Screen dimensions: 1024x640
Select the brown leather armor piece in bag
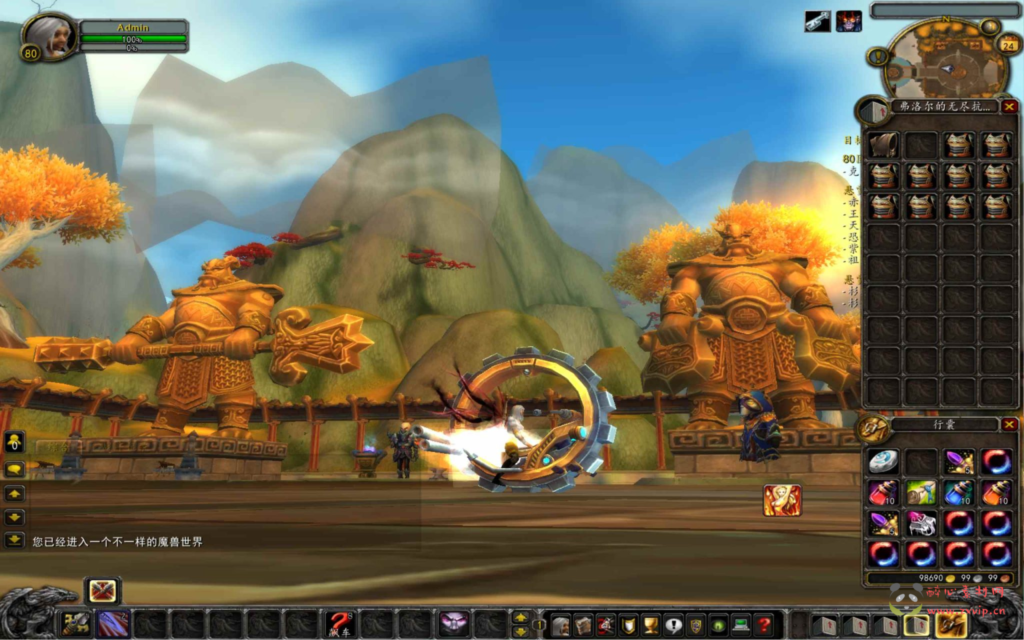point(883,146)
